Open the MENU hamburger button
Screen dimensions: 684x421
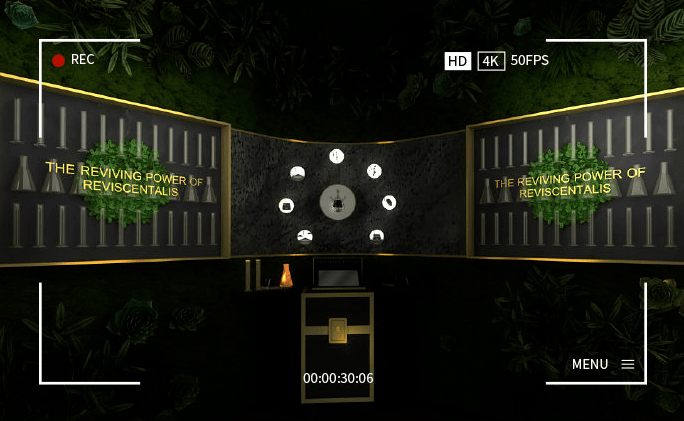627,364
